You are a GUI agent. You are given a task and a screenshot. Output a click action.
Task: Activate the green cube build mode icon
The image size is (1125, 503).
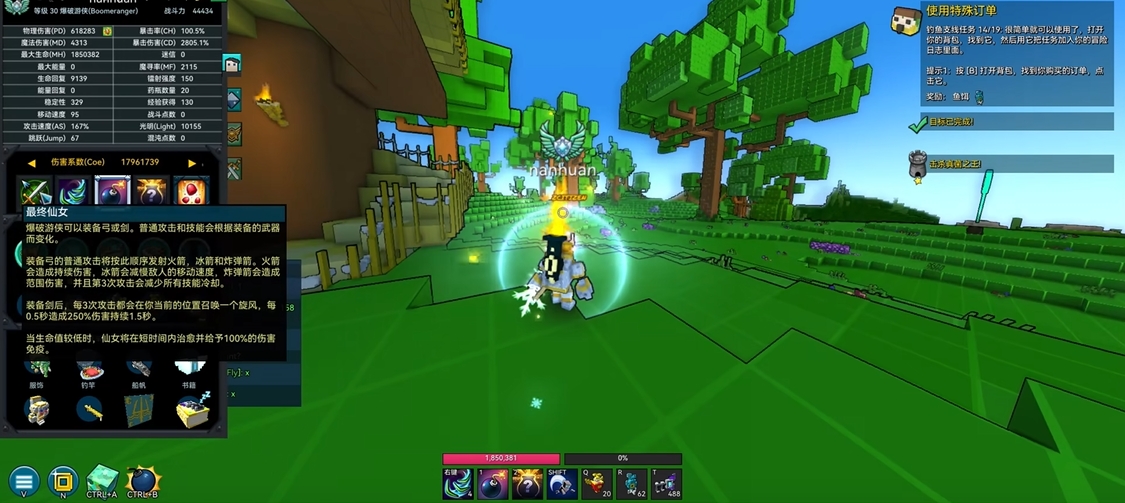[x=102, y=481]
